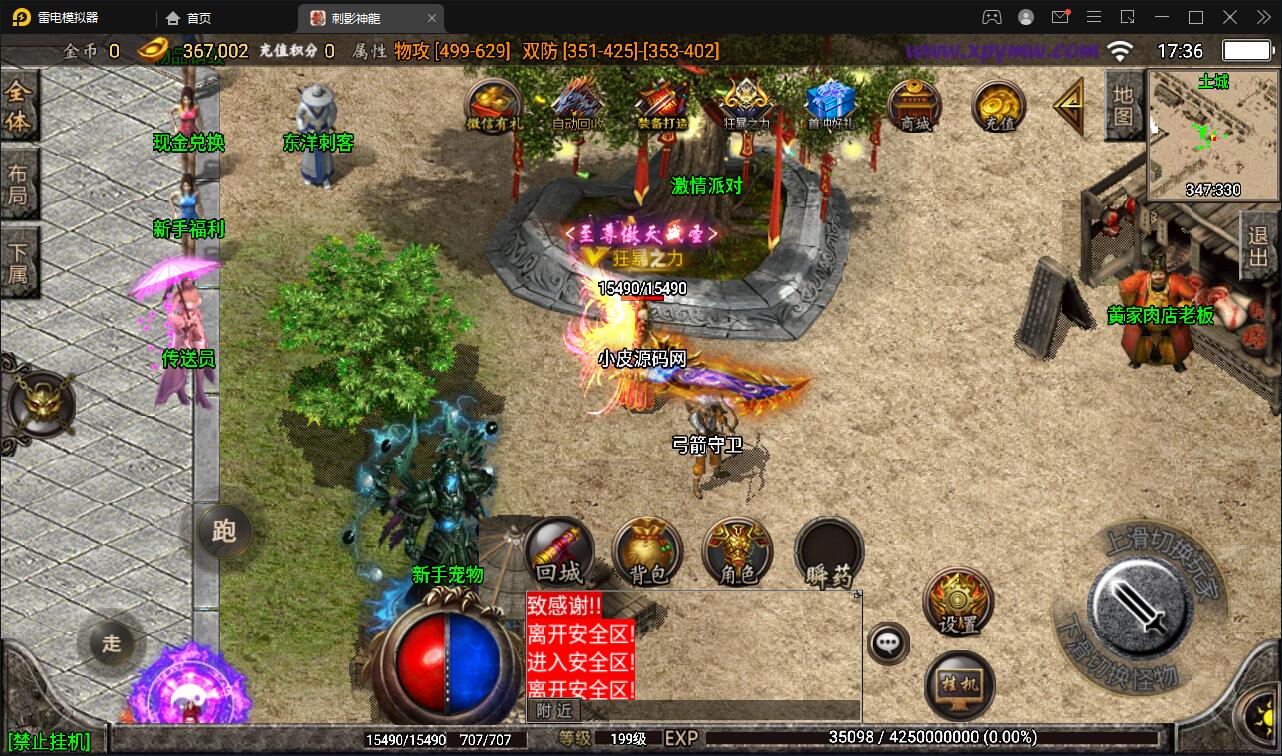Viewport: 1282px width, 756px height.
Task: Expand the chat panel via its corner arrow
Action: coord(858,592)
